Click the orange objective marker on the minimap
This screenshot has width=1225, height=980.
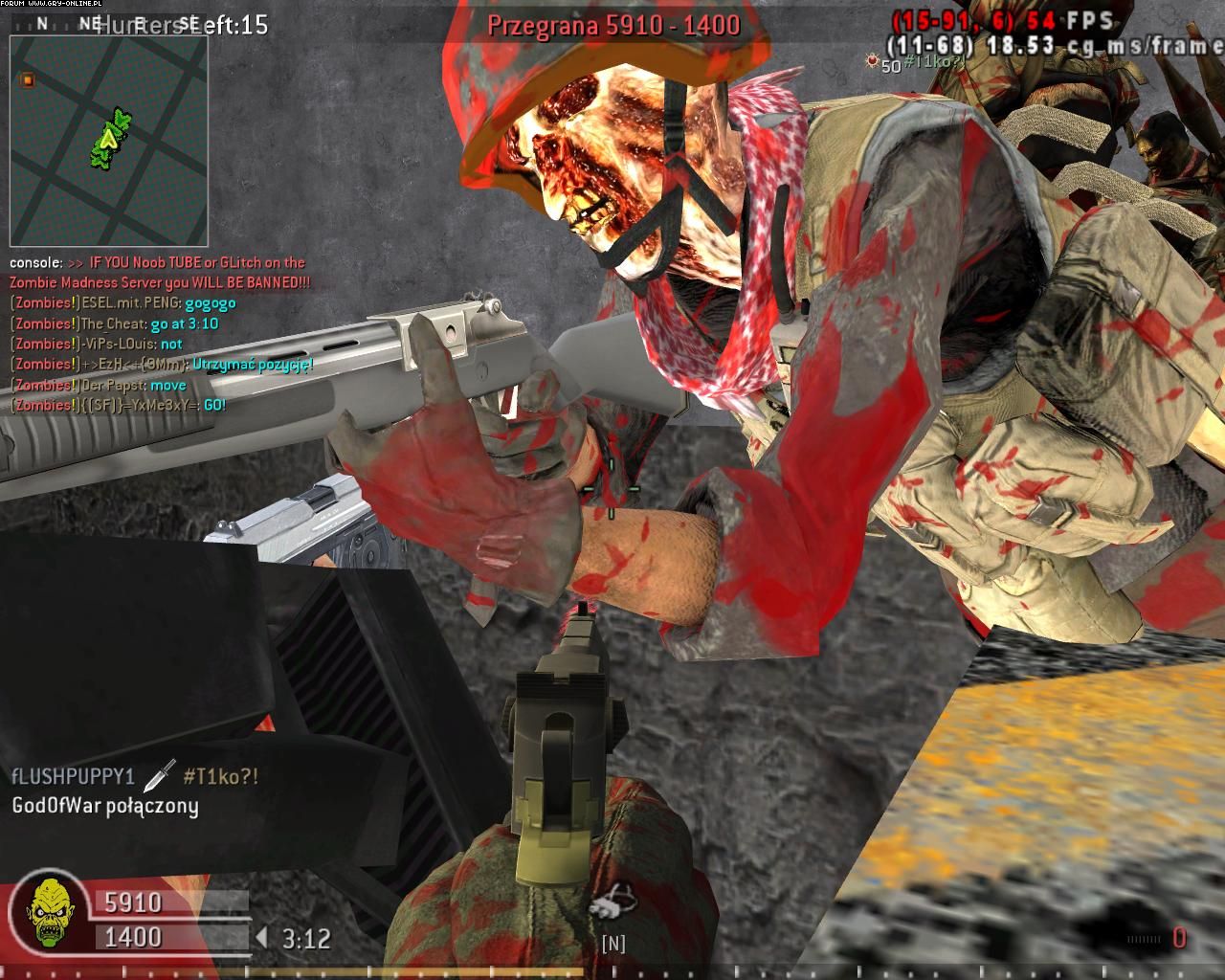pyautogui.click(x=28, y=80)
